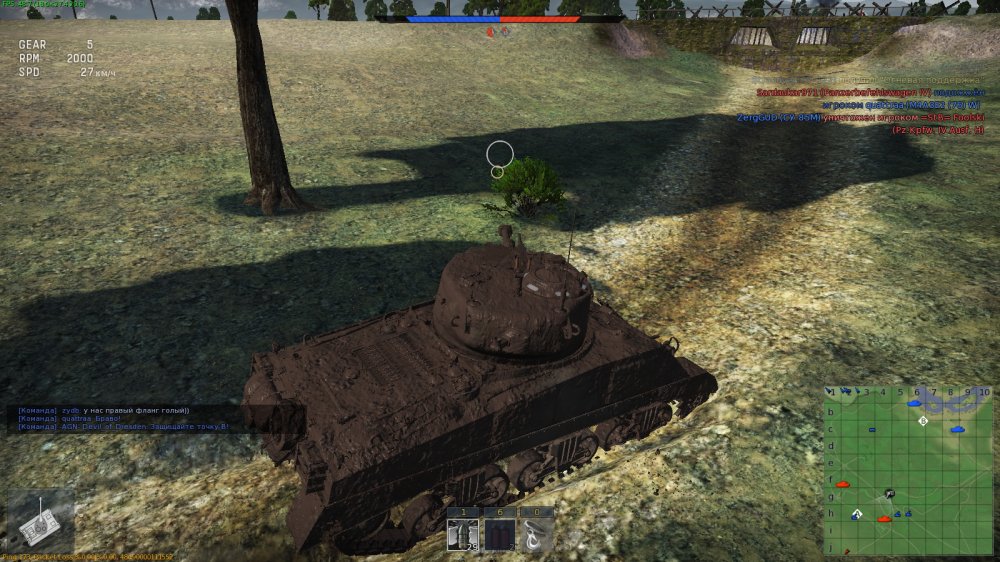
Task: Choose the twin red shells ammo slot
Action: [500, 534]
